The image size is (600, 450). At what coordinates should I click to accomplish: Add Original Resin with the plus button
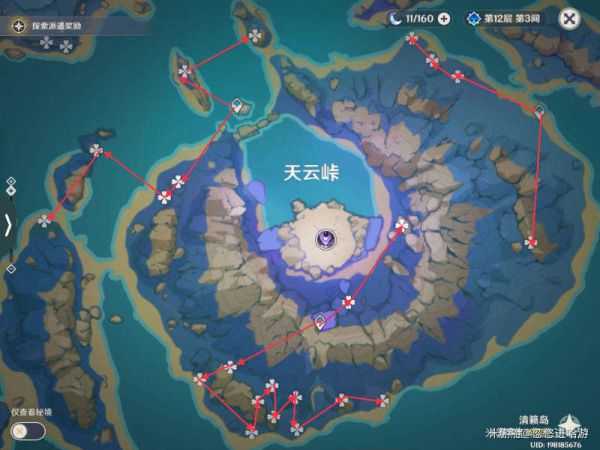tap(444, 18)
